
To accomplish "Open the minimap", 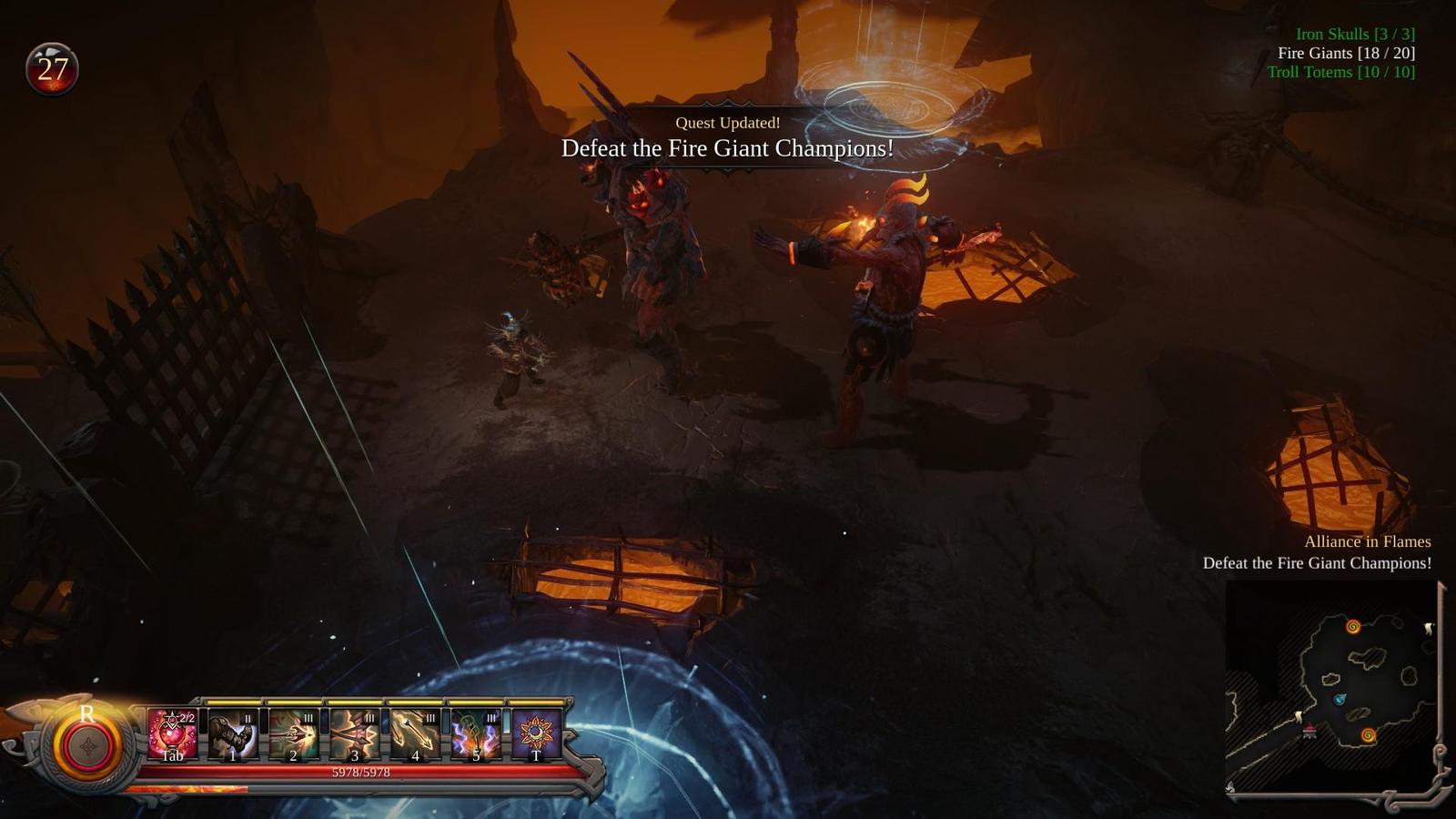I will [1331, 685].
